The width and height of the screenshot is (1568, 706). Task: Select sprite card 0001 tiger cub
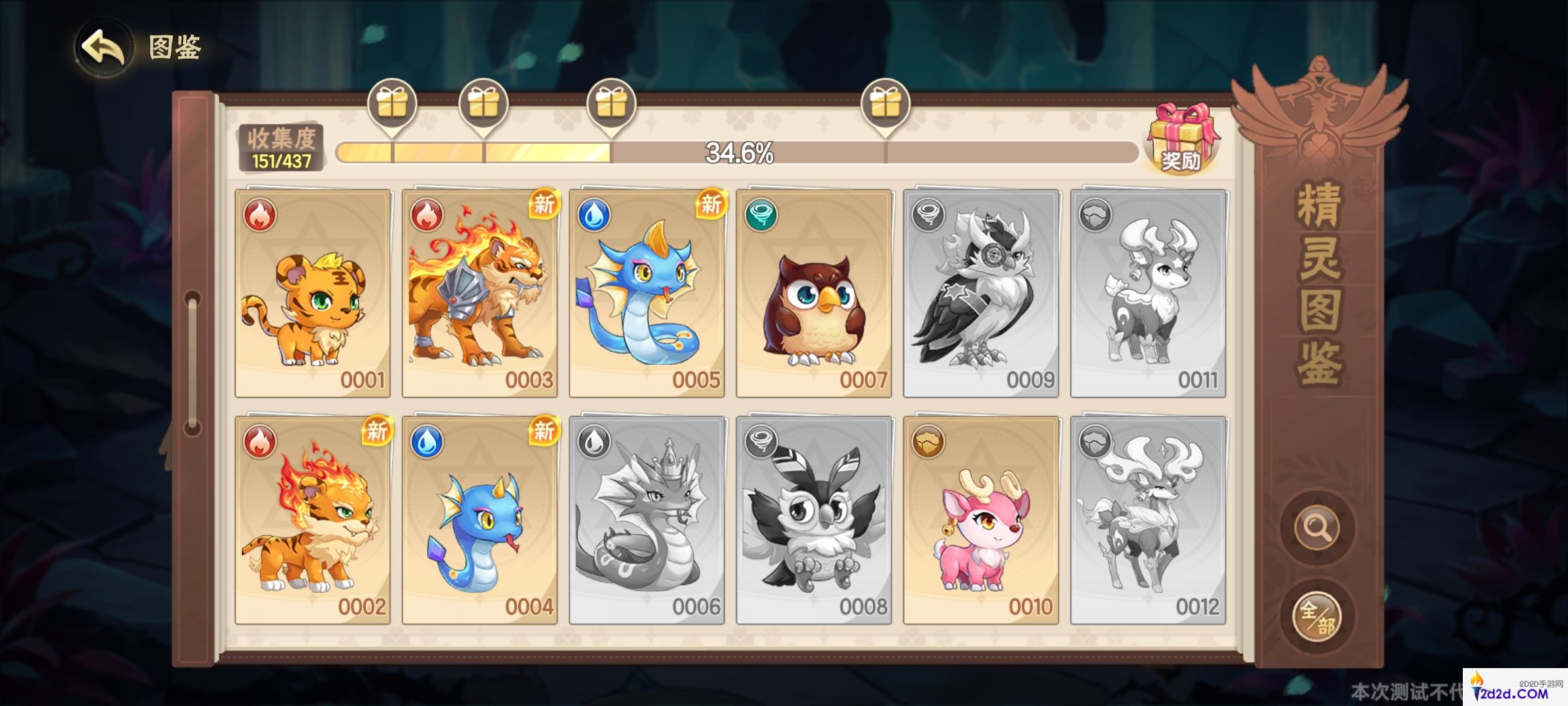pos(313,294)
